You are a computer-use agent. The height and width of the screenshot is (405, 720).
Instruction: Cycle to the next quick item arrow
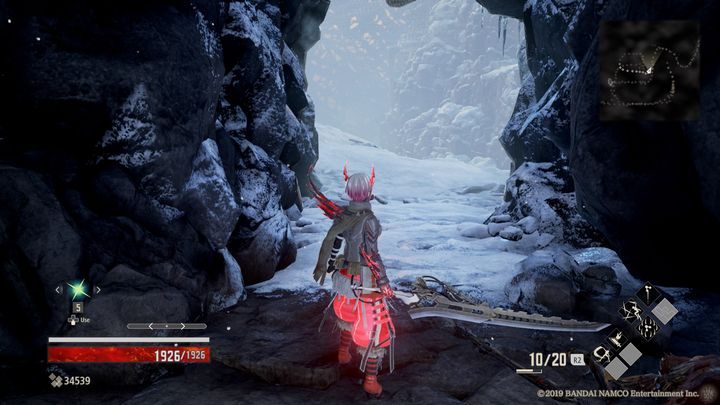tap(98, 290)
